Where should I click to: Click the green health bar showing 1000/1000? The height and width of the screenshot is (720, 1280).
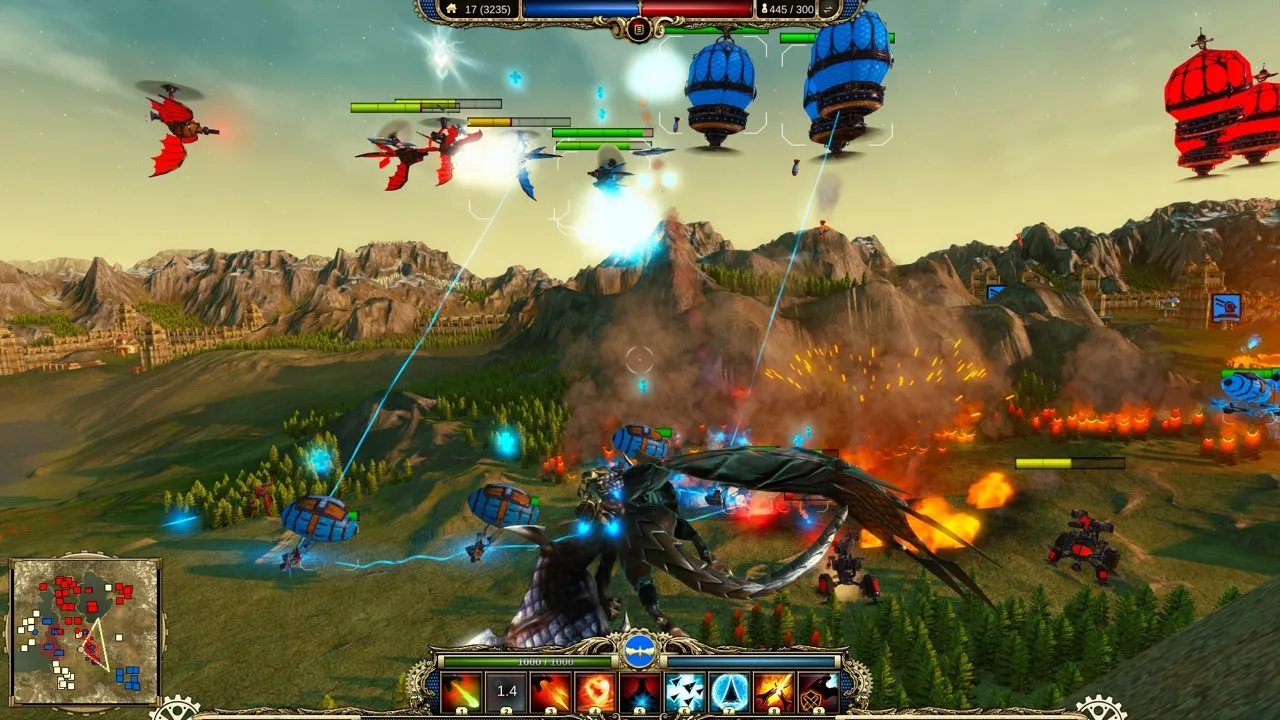pos(527,660)
